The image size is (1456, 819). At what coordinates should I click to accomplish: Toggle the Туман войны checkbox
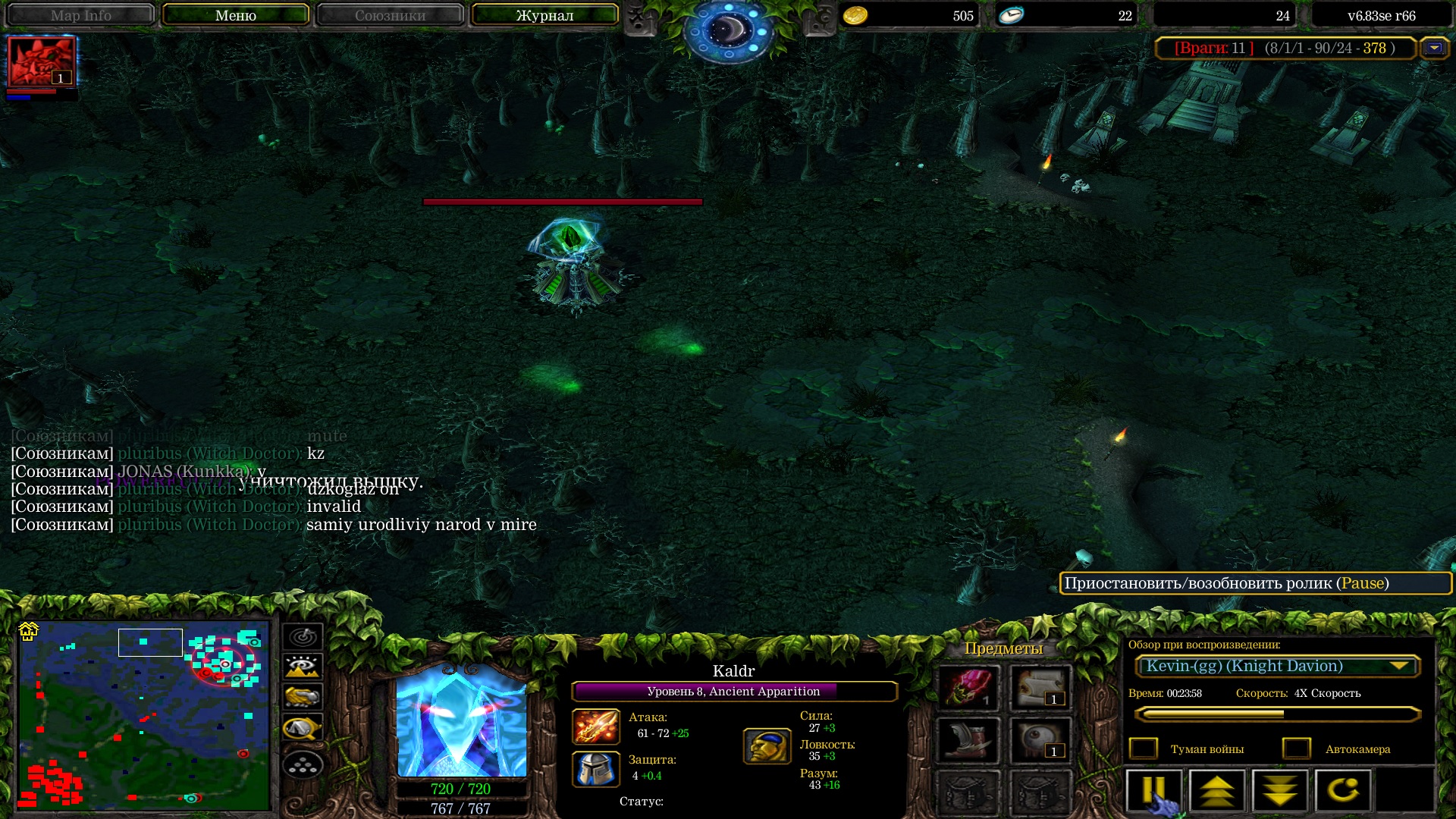tap(1144, 748)
